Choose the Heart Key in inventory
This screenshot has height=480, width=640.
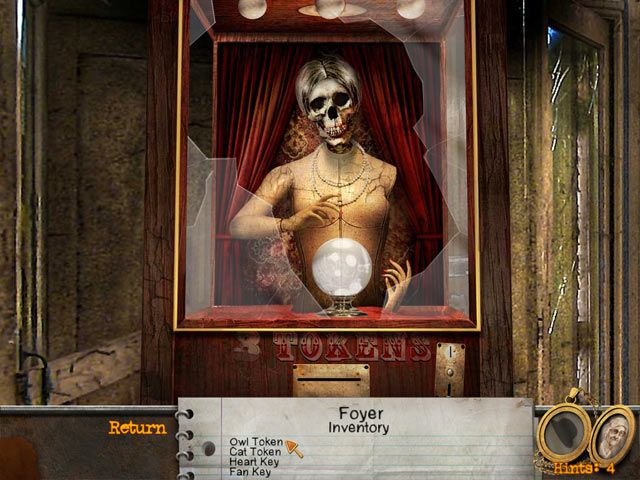pos(254,461)
